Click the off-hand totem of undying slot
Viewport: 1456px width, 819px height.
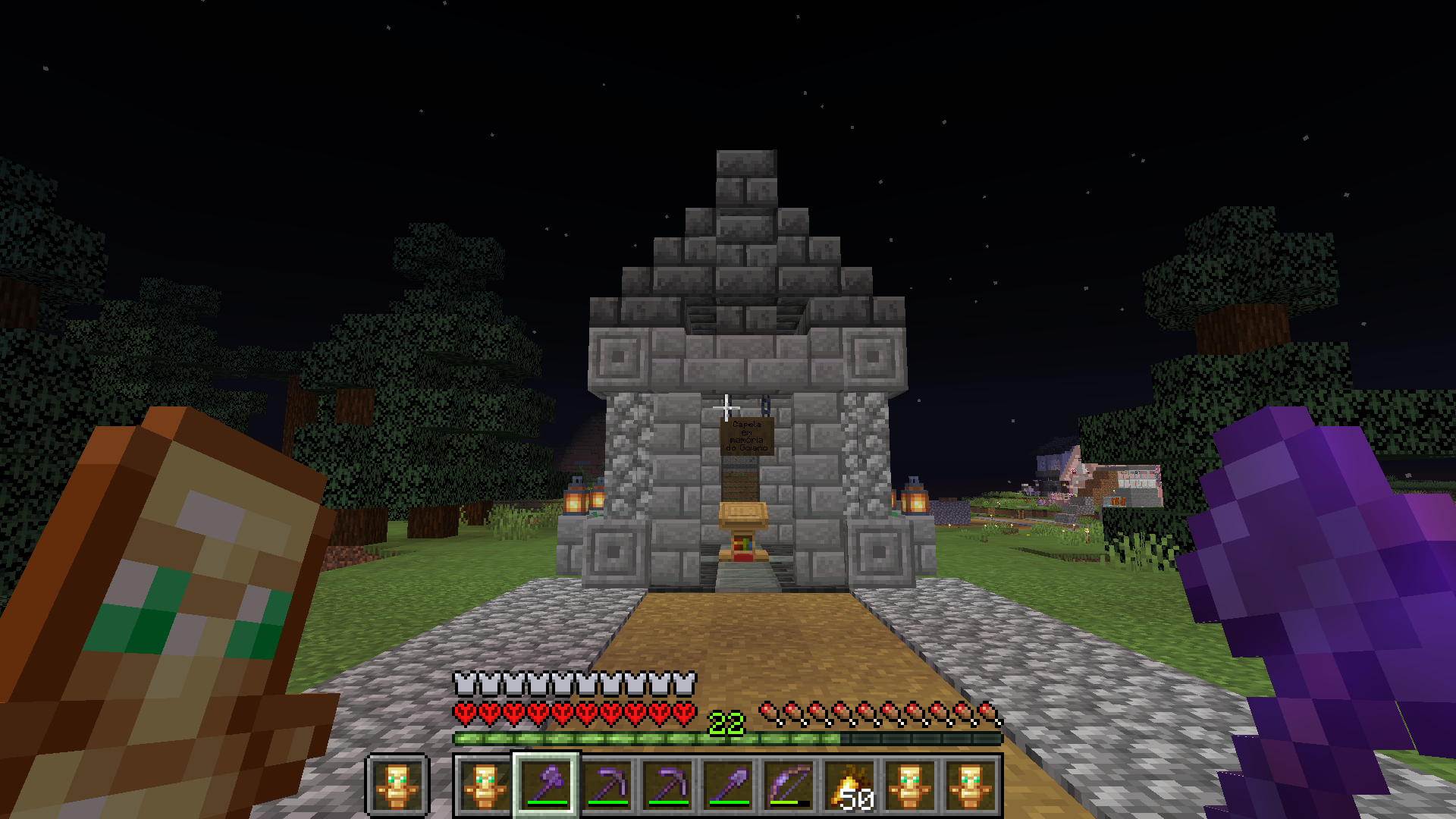[x=398, y=785]
